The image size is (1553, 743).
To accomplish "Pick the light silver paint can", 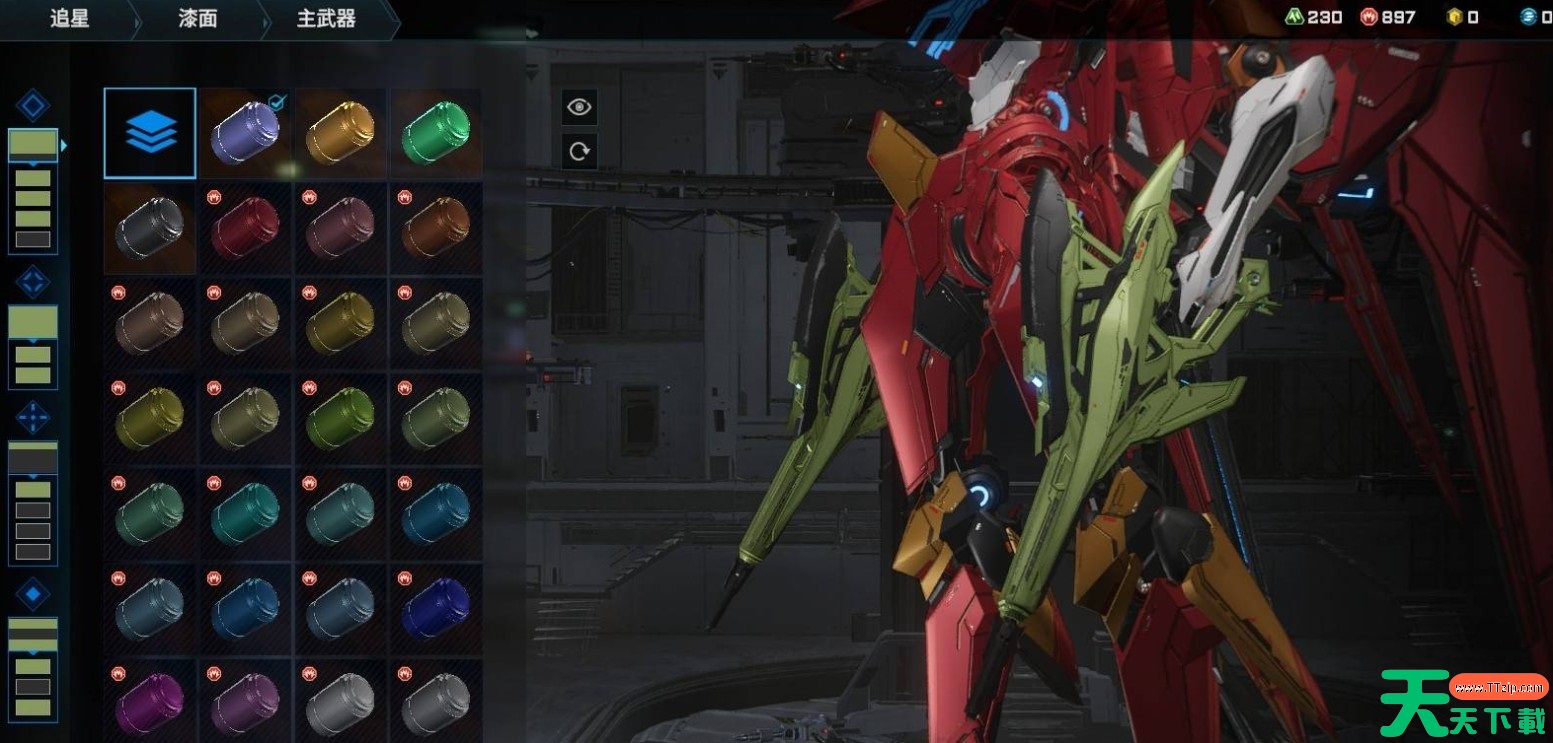I will (340, 704).
